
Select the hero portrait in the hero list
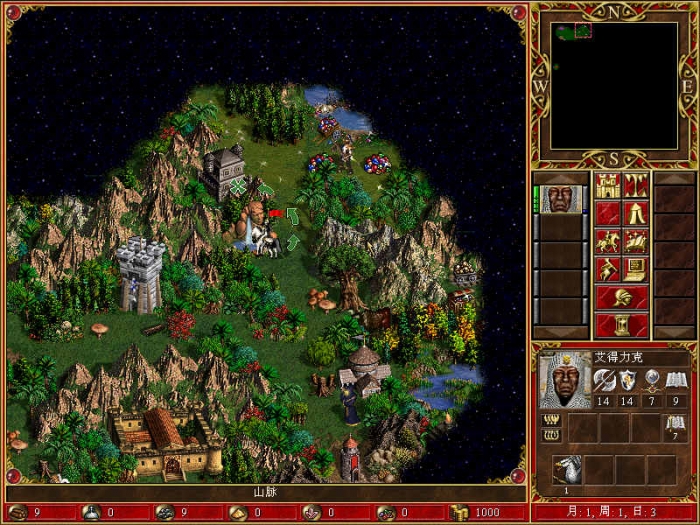pos(561,198)
